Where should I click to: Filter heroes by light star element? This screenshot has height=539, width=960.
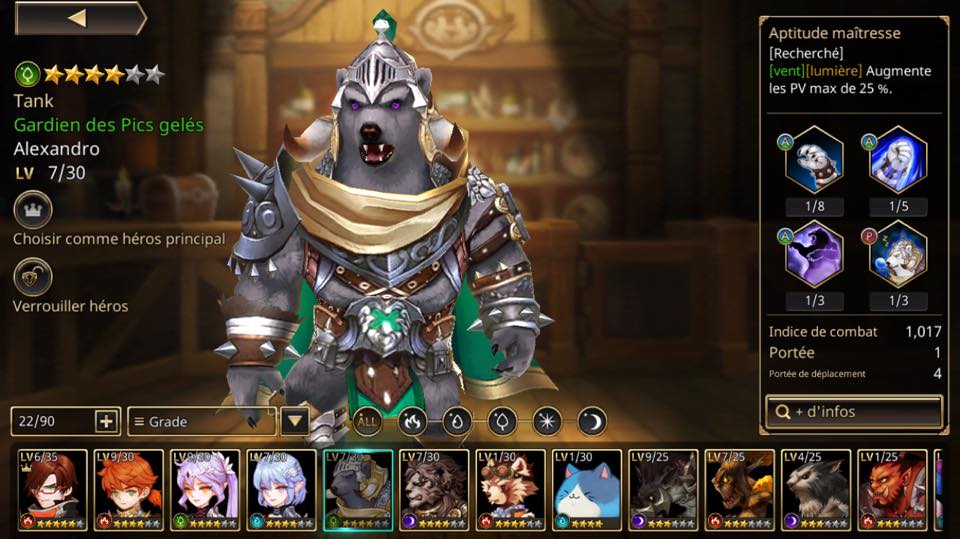[547, 421]
